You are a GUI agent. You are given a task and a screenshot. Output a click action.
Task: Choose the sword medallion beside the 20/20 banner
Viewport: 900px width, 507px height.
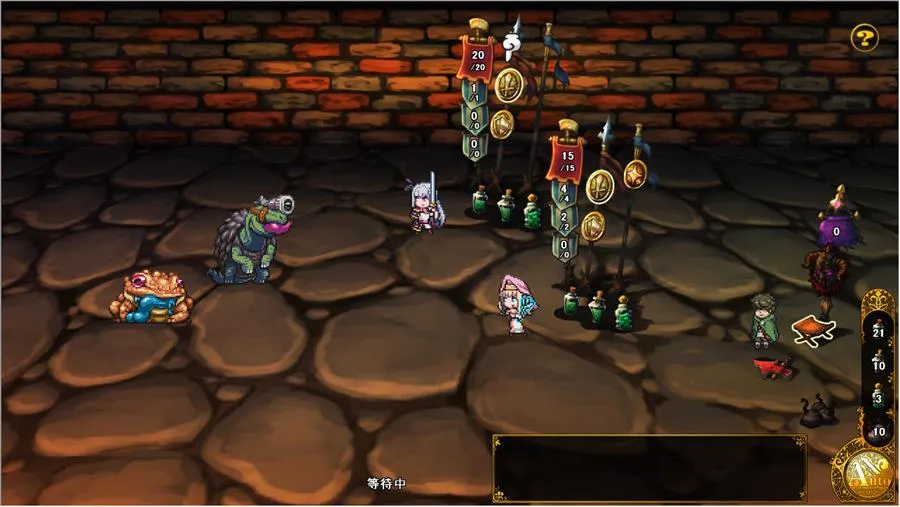(x=509, y=85)
